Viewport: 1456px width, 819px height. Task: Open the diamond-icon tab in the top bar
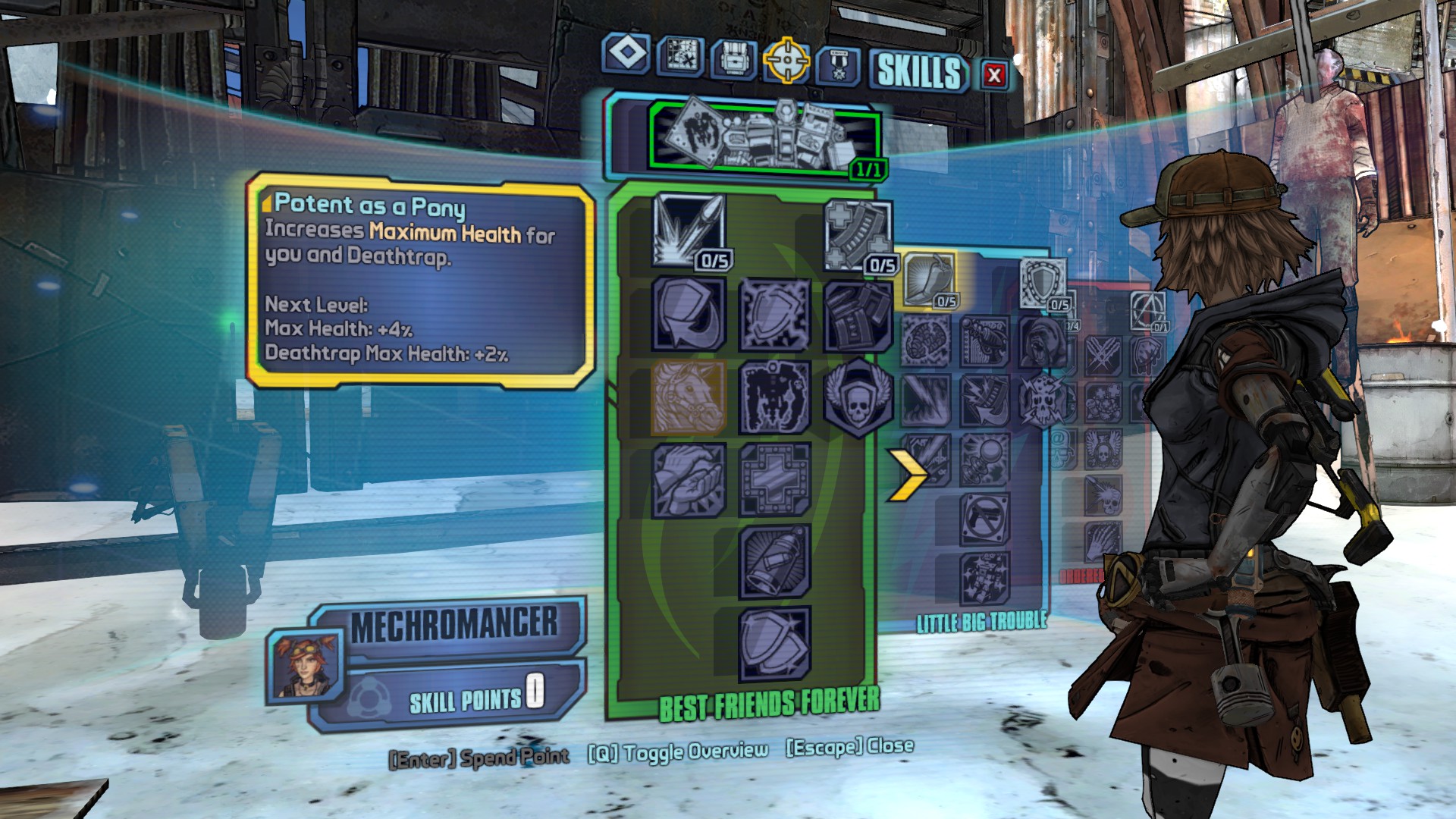pos(626,55)
